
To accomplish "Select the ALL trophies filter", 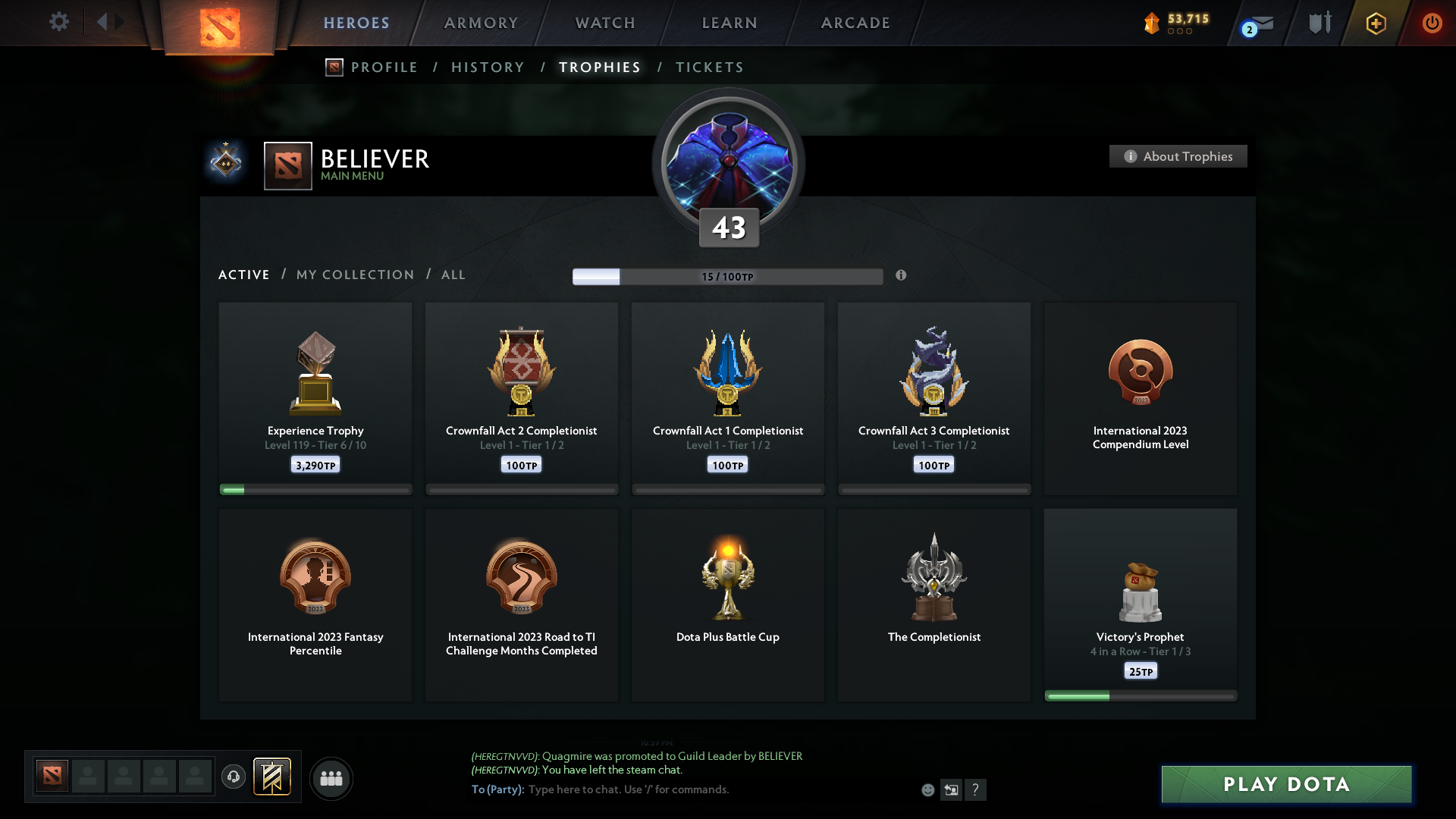I will [x=453, y=275].
